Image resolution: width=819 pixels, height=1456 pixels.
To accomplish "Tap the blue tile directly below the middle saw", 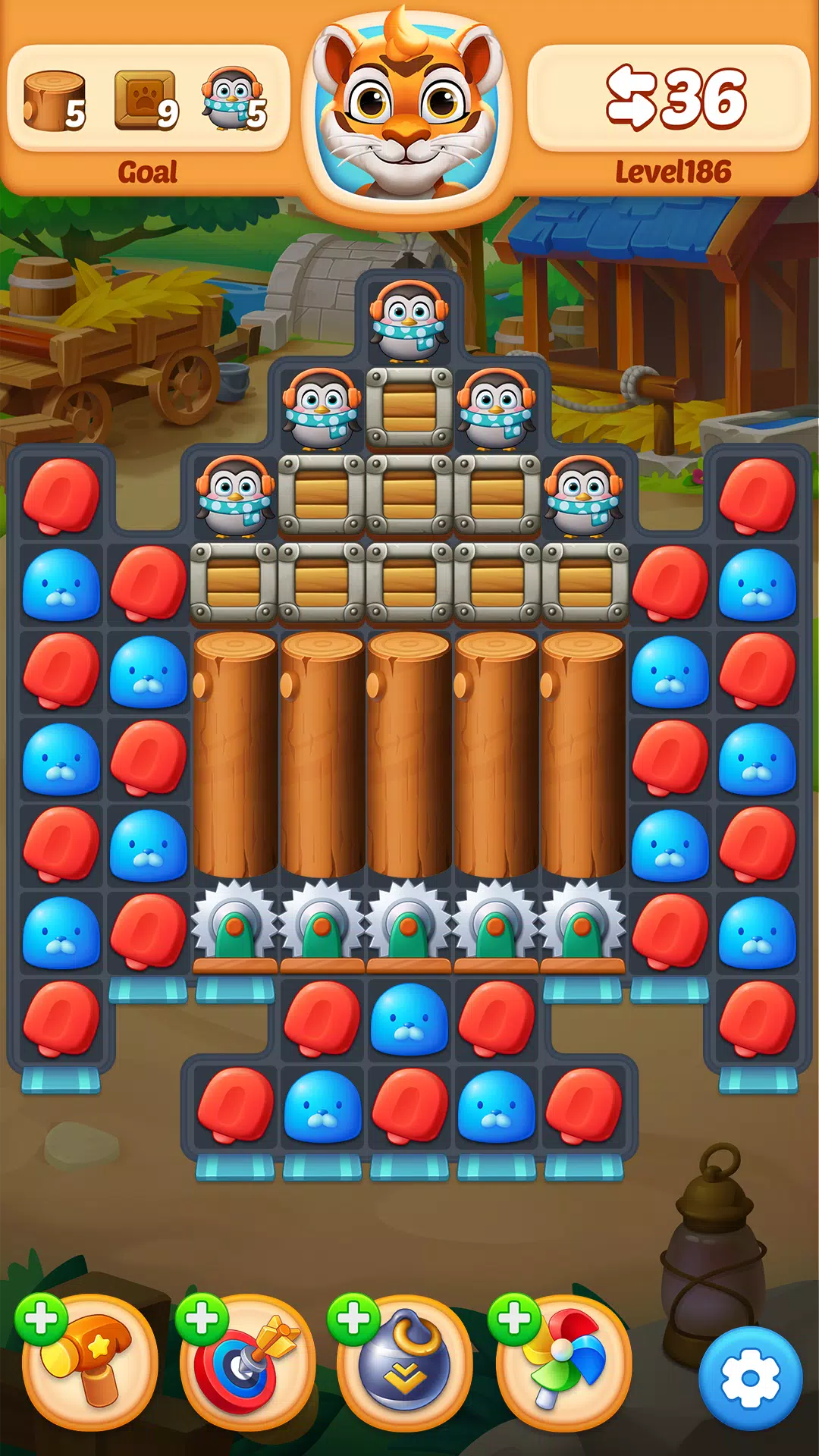I will (x=409, y=1018).
